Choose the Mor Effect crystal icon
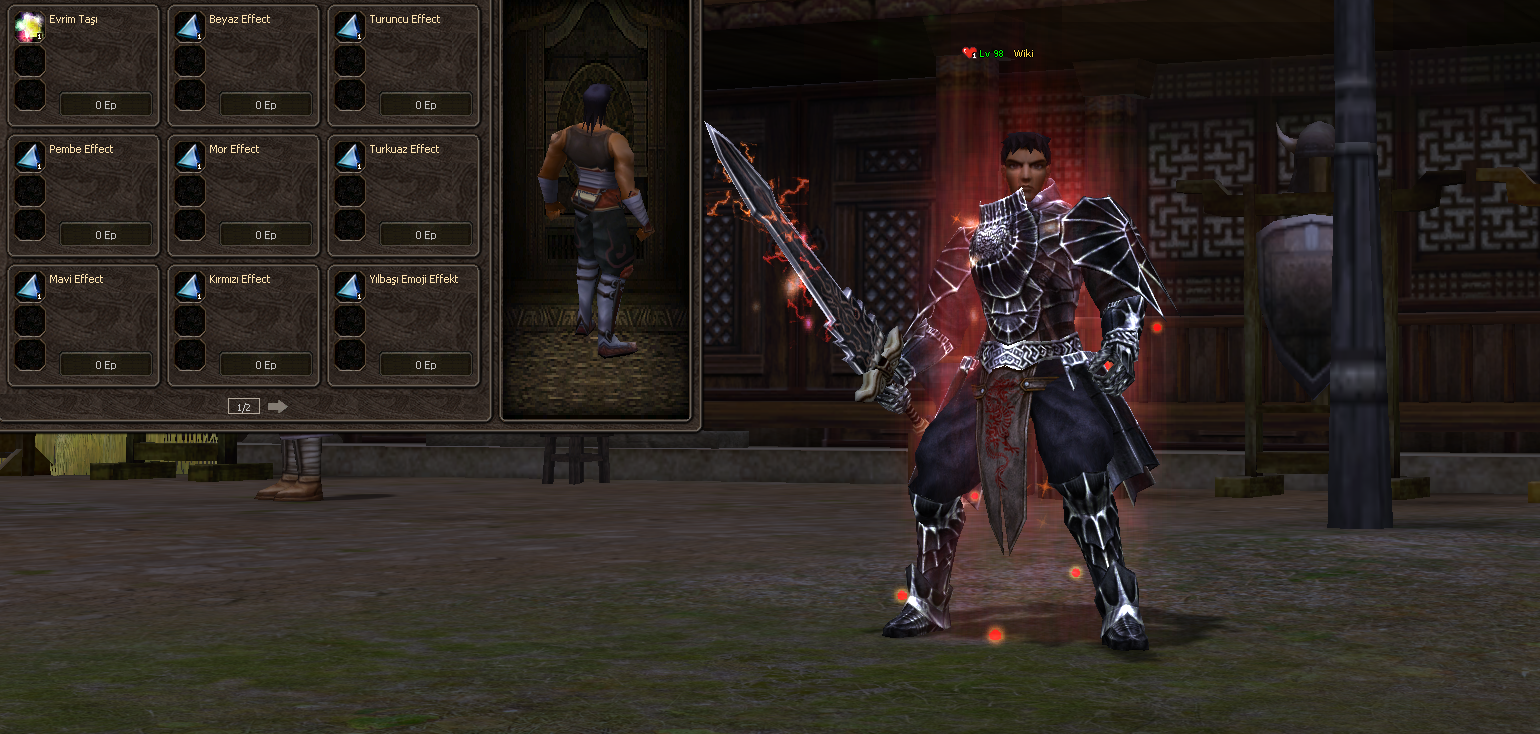 (x=189, y=157)
